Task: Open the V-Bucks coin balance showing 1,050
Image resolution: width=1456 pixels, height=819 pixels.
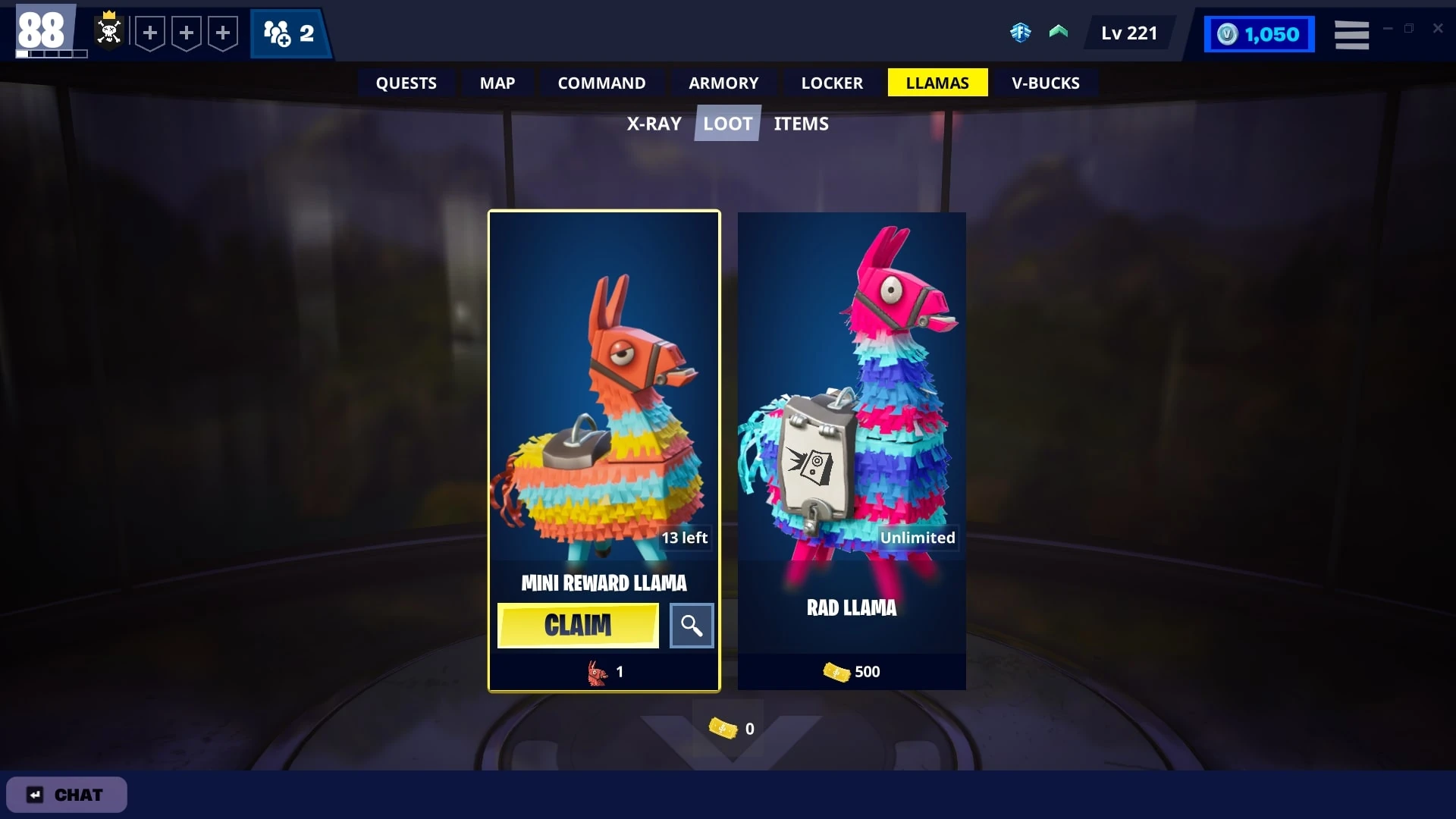Action: pyautogui.click(x=1259, y=33)
